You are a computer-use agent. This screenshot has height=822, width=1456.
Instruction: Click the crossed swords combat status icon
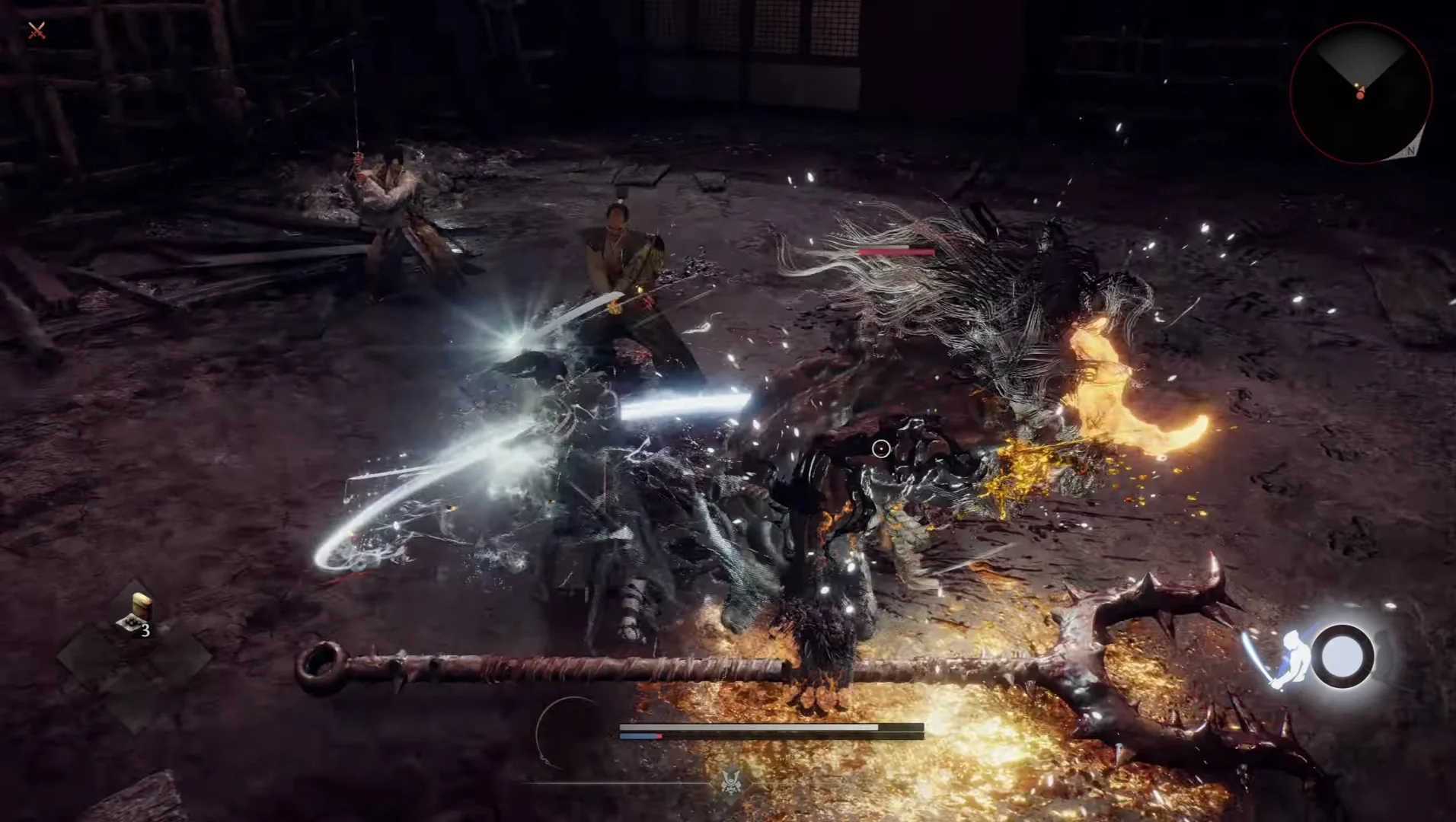click(x=35, y=30)
